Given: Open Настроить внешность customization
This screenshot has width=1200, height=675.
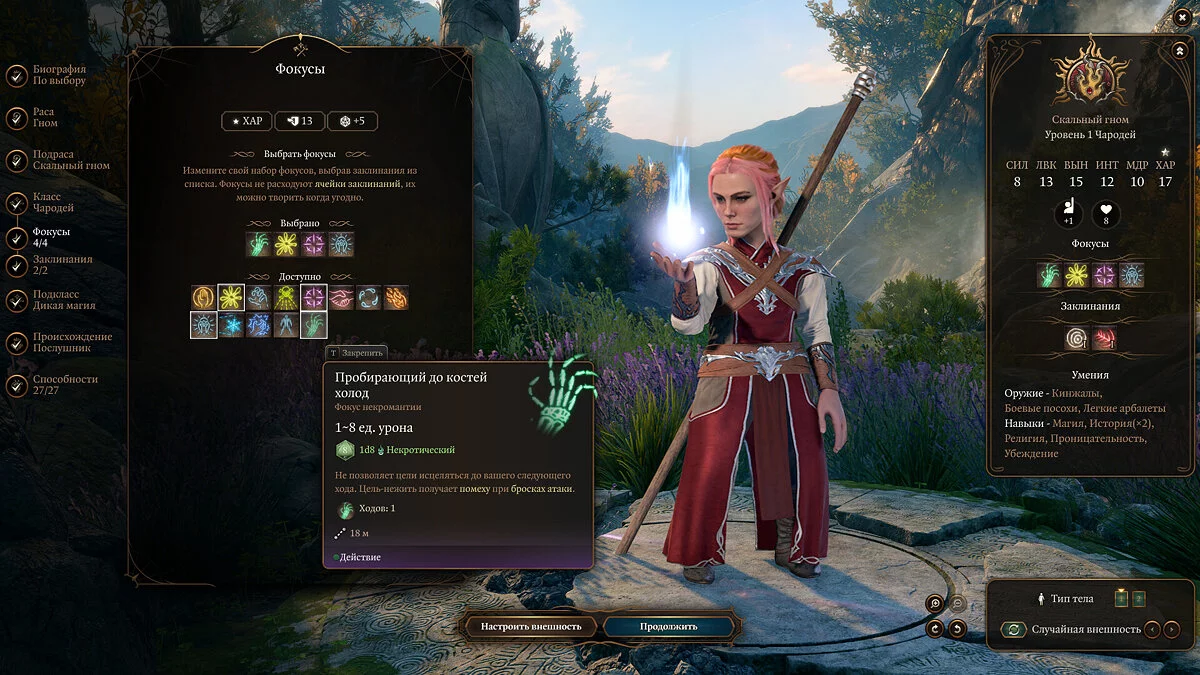Looking at the screenshot, I should 531,627.
